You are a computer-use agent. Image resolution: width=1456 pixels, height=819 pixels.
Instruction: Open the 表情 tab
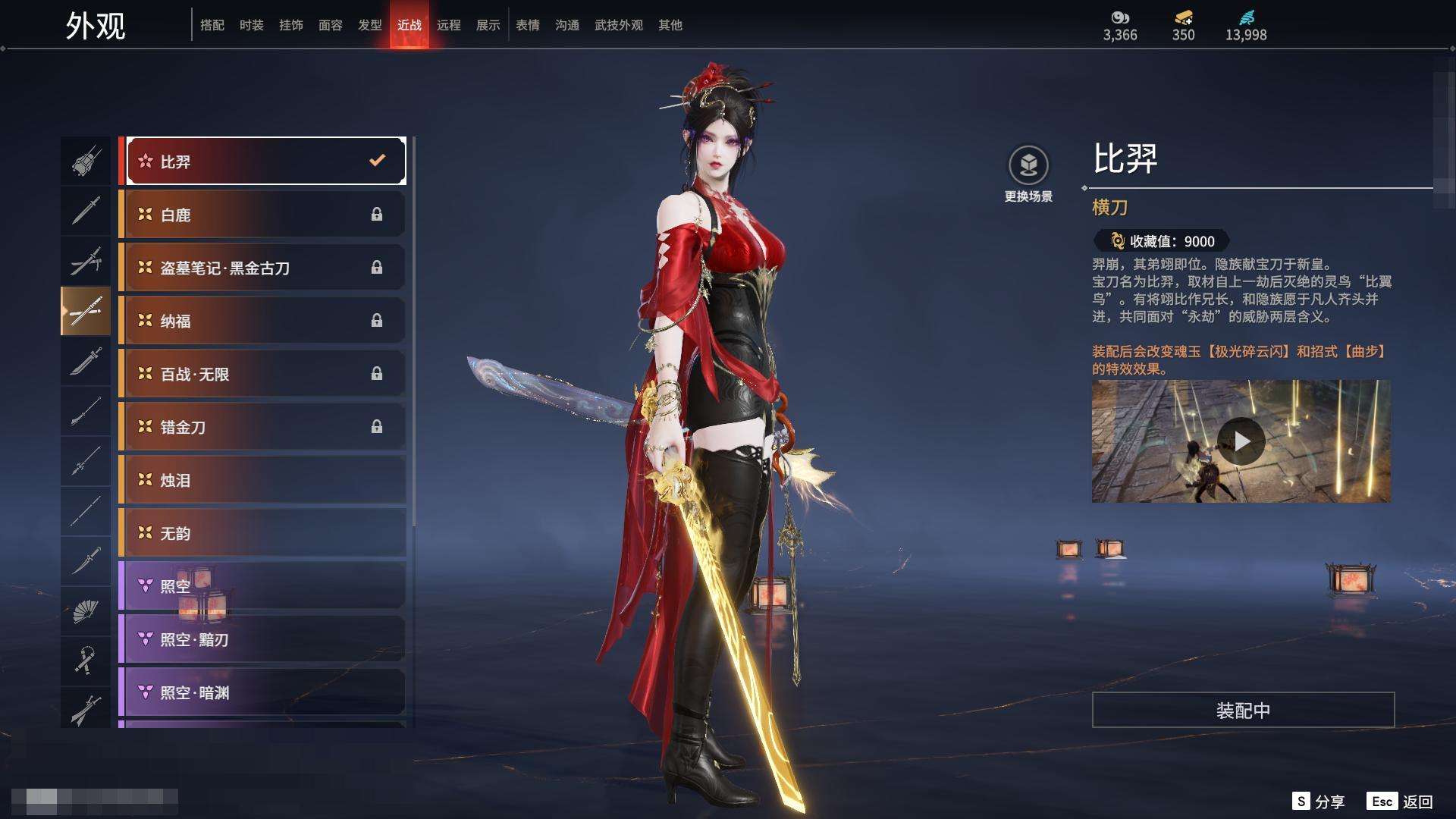(527, 25)
